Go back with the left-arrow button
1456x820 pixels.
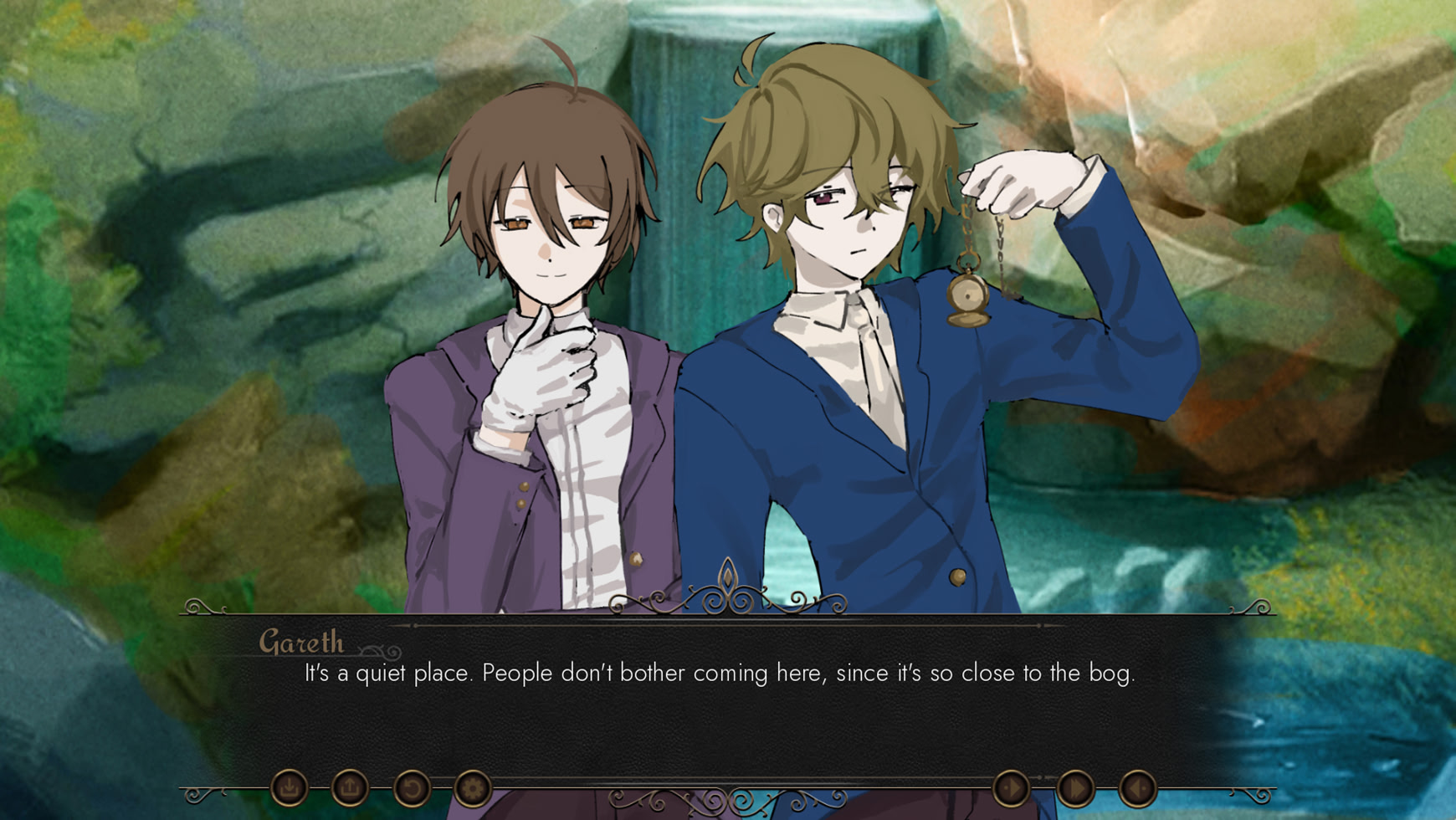[1138, 787]
